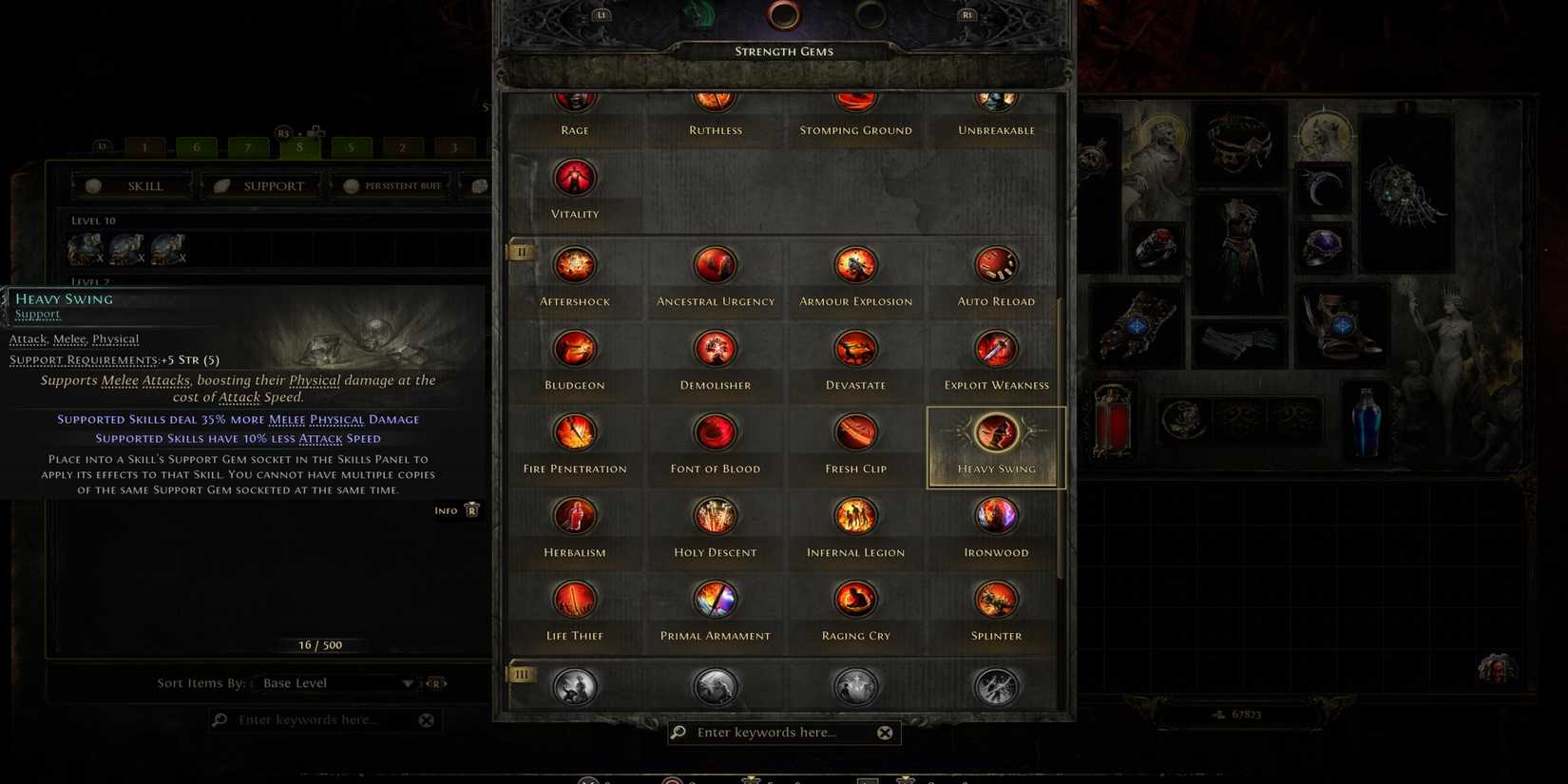
Task: Clear the gem keyword search field
Action: tap(885, 732)
